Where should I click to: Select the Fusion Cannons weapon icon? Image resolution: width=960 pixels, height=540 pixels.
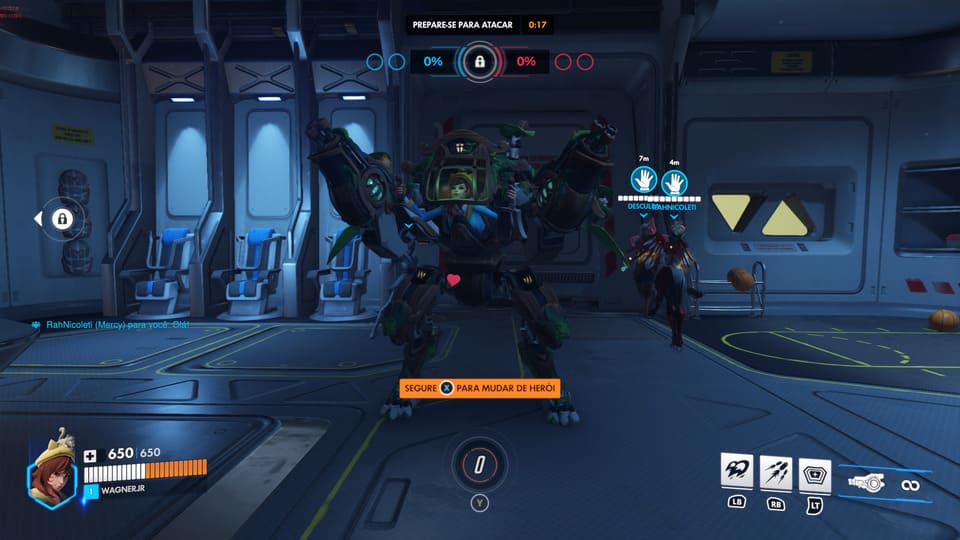866,484
